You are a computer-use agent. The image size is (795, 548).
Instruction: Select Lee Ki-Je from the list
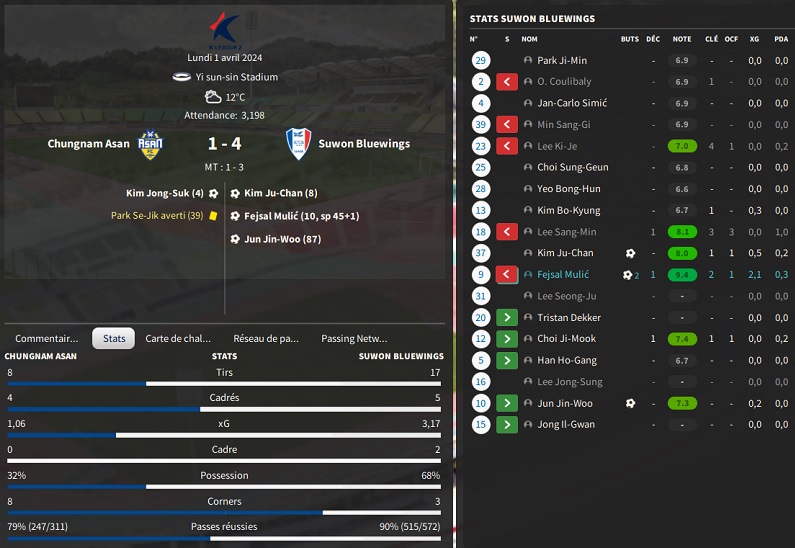coord(557,146)
